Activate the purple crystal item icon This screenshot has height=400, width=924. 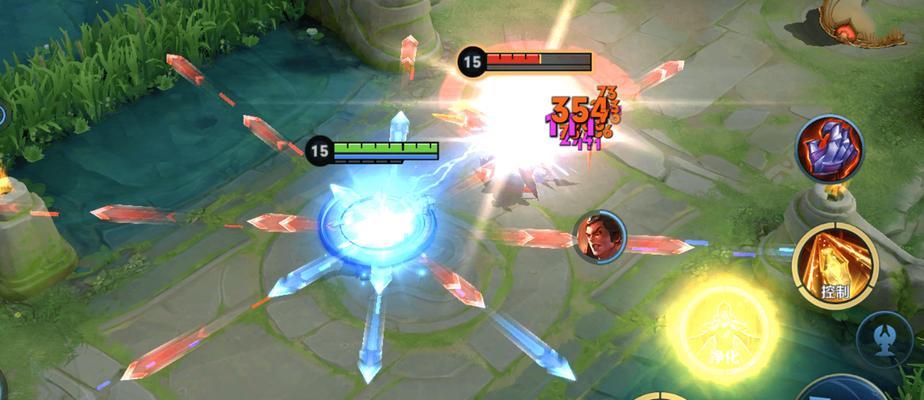(x=829, y=150)
